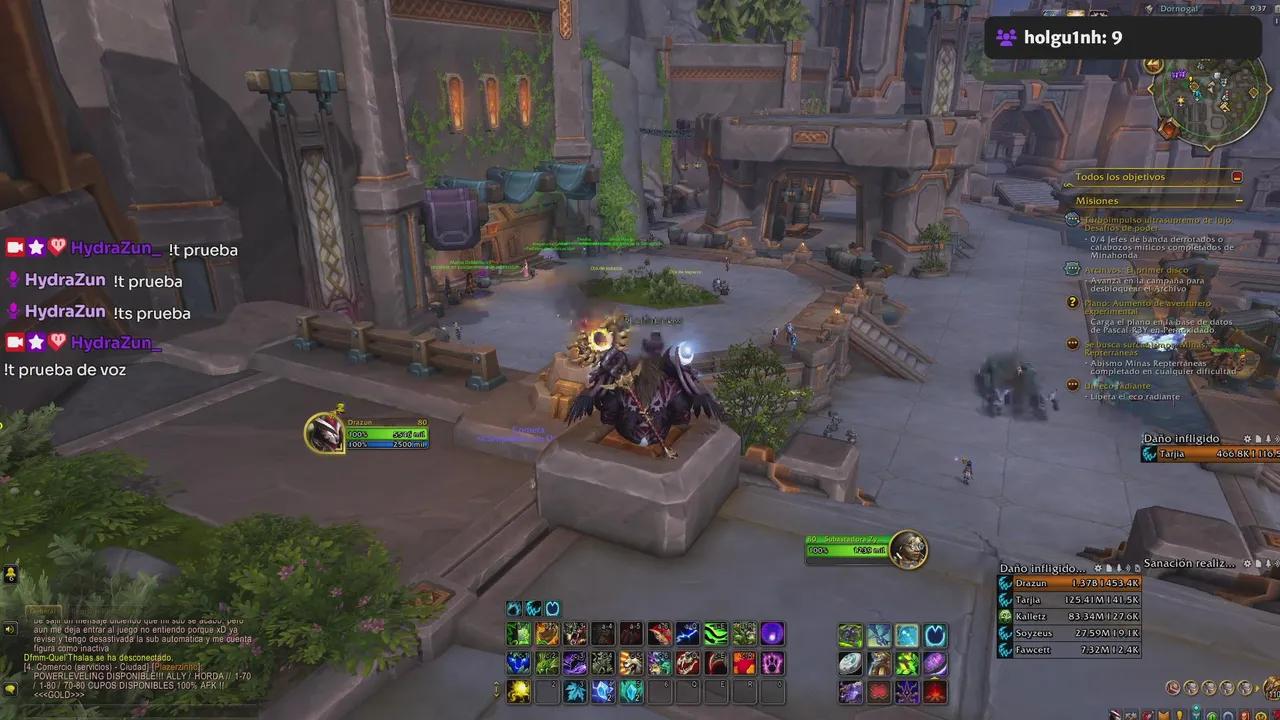Screen dimensions: 1280x720
Task: Switch the meter to Sanación realizada
Action: tap(1190, 563)
